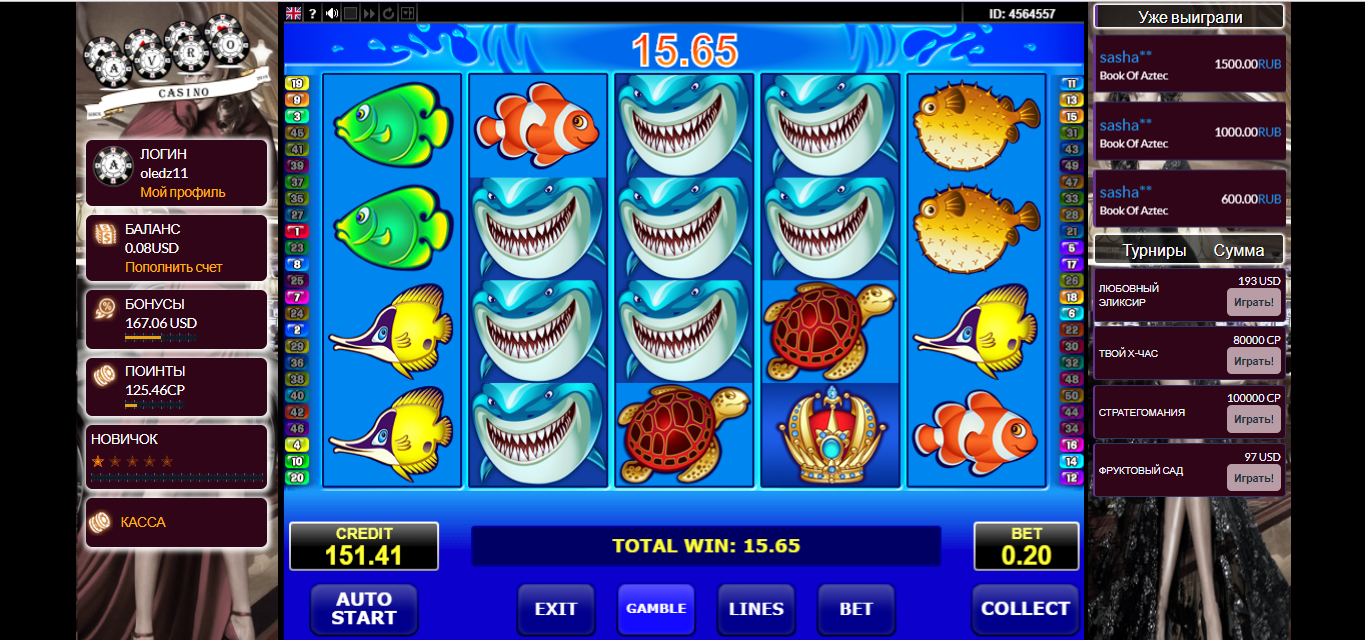Click the EXIT button
This screenshot has width=1365, height=640.
click(556, 608)
